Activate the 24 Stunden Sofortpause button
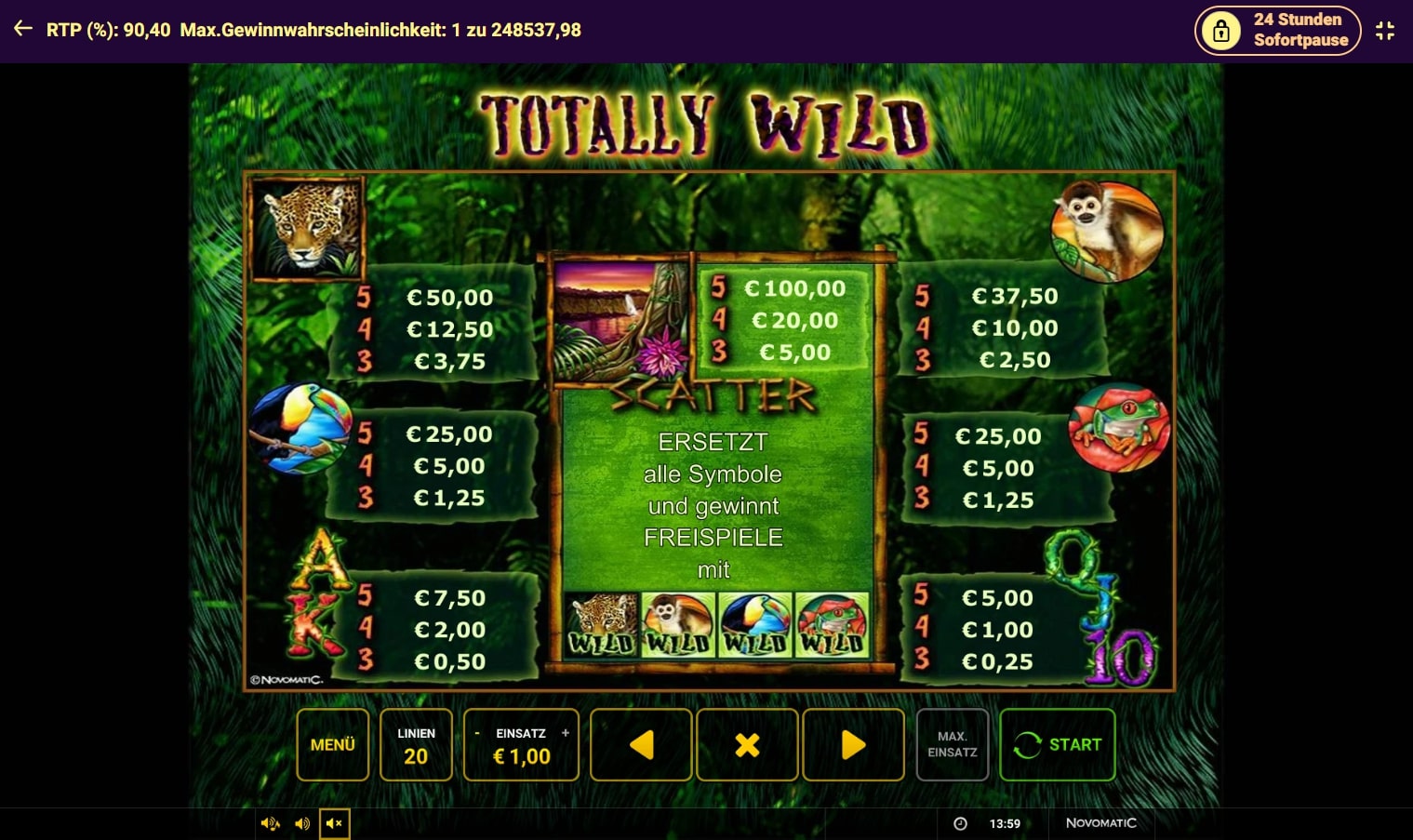Viewport: 1413px width, 840px height. tap(1277, 31)
